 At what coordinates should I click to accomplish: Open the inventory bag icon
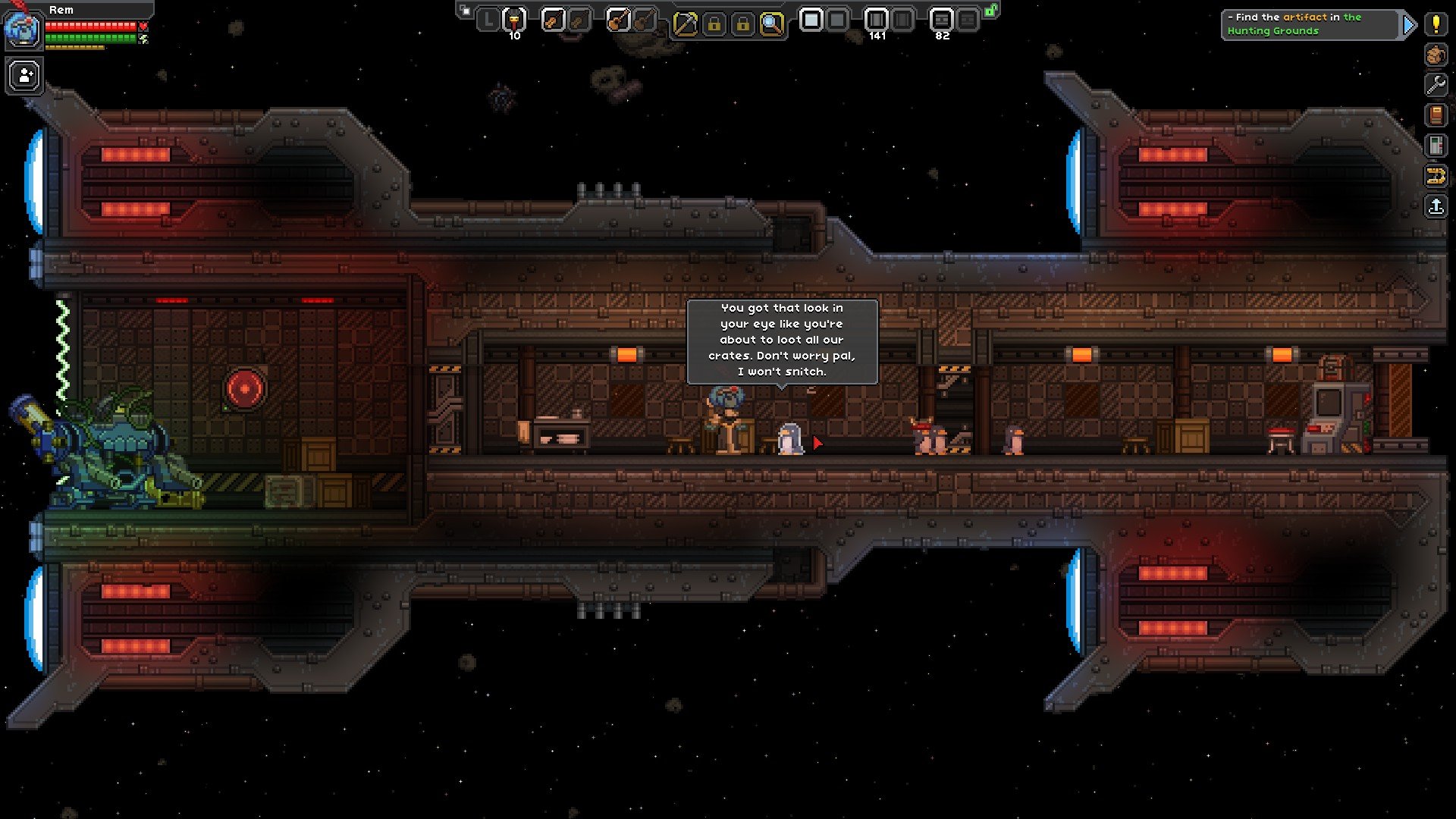click(1436, 55)
